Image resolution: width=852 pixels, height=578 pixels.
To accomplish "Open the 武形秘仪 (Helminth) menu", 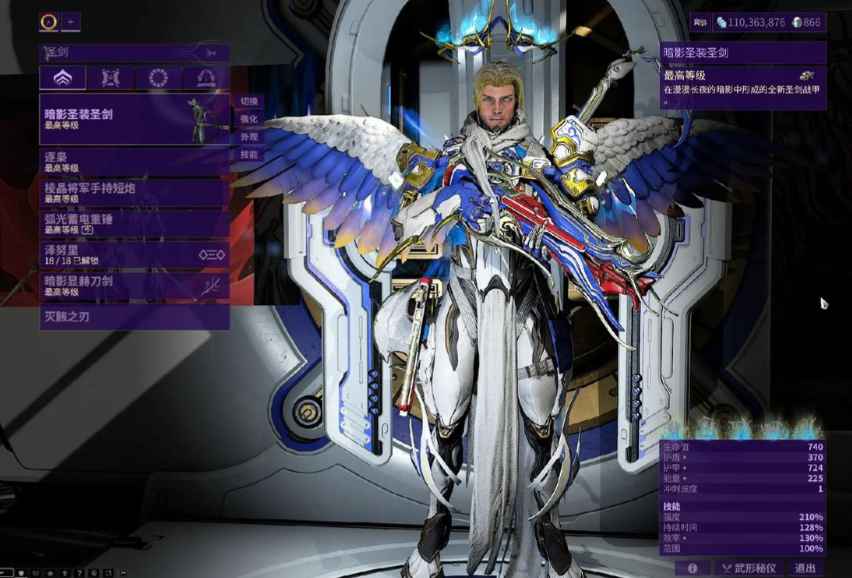I will 749,568.
